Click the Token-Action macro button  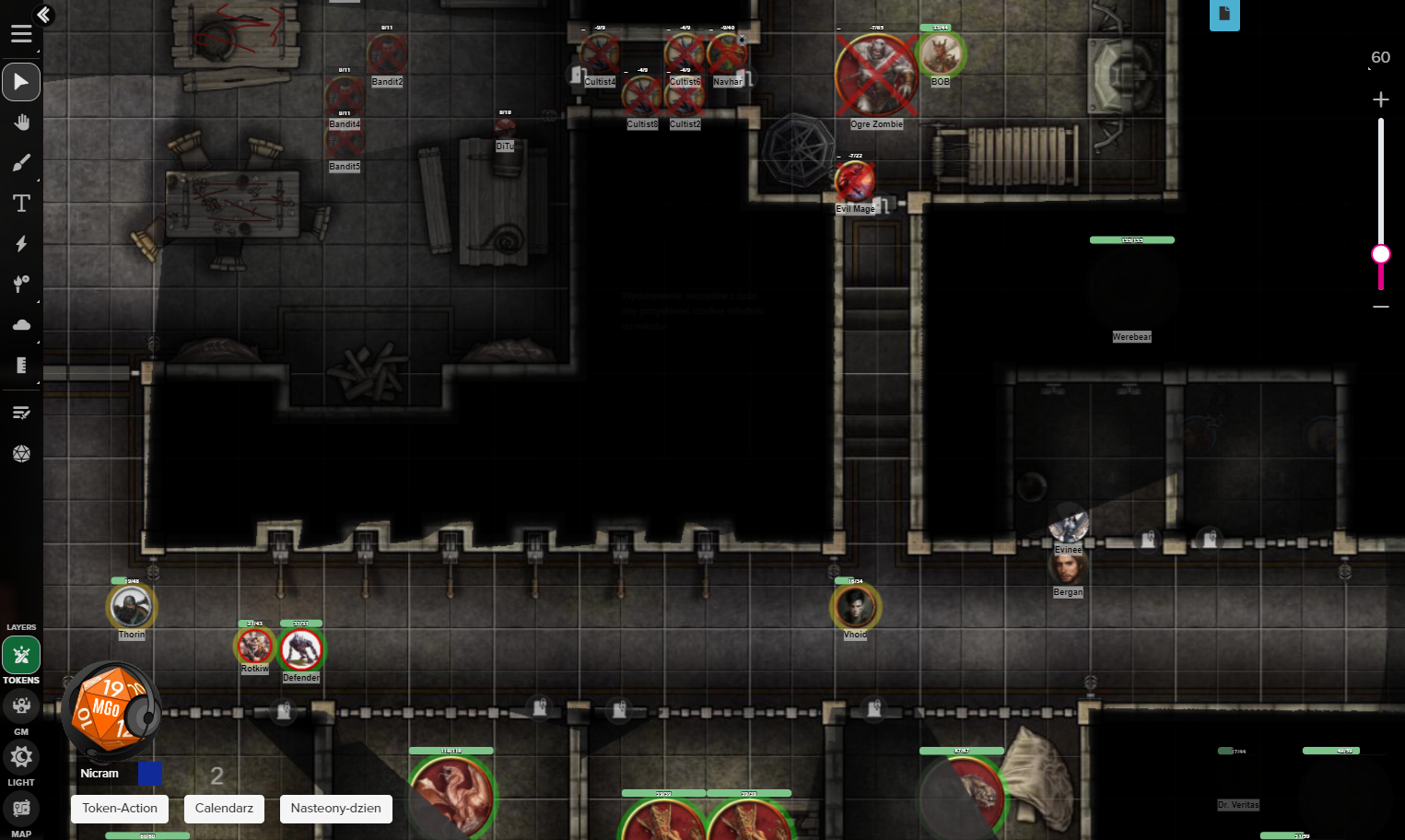click(x=120, y=809)
